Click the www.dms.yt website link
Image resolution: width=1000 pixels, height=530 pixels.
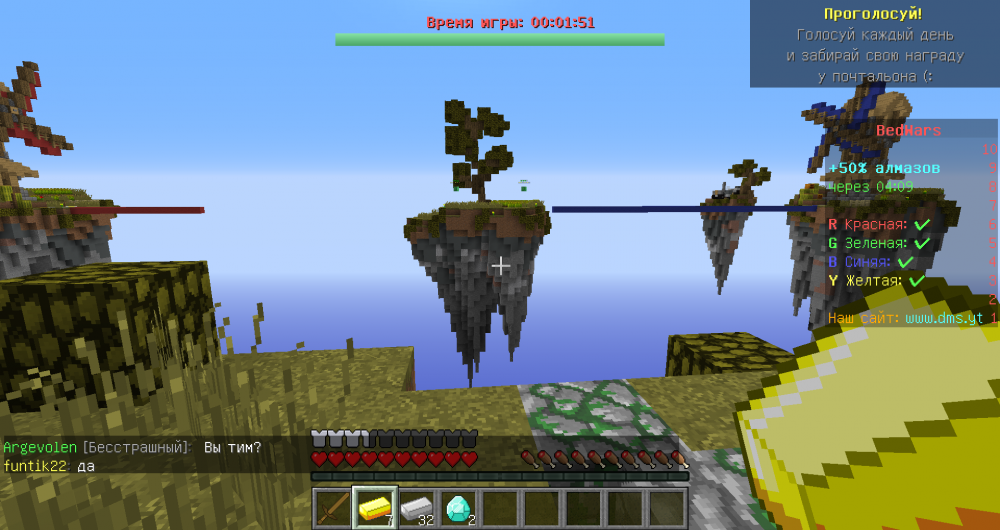pyautogui.click(x=944, y=318)
